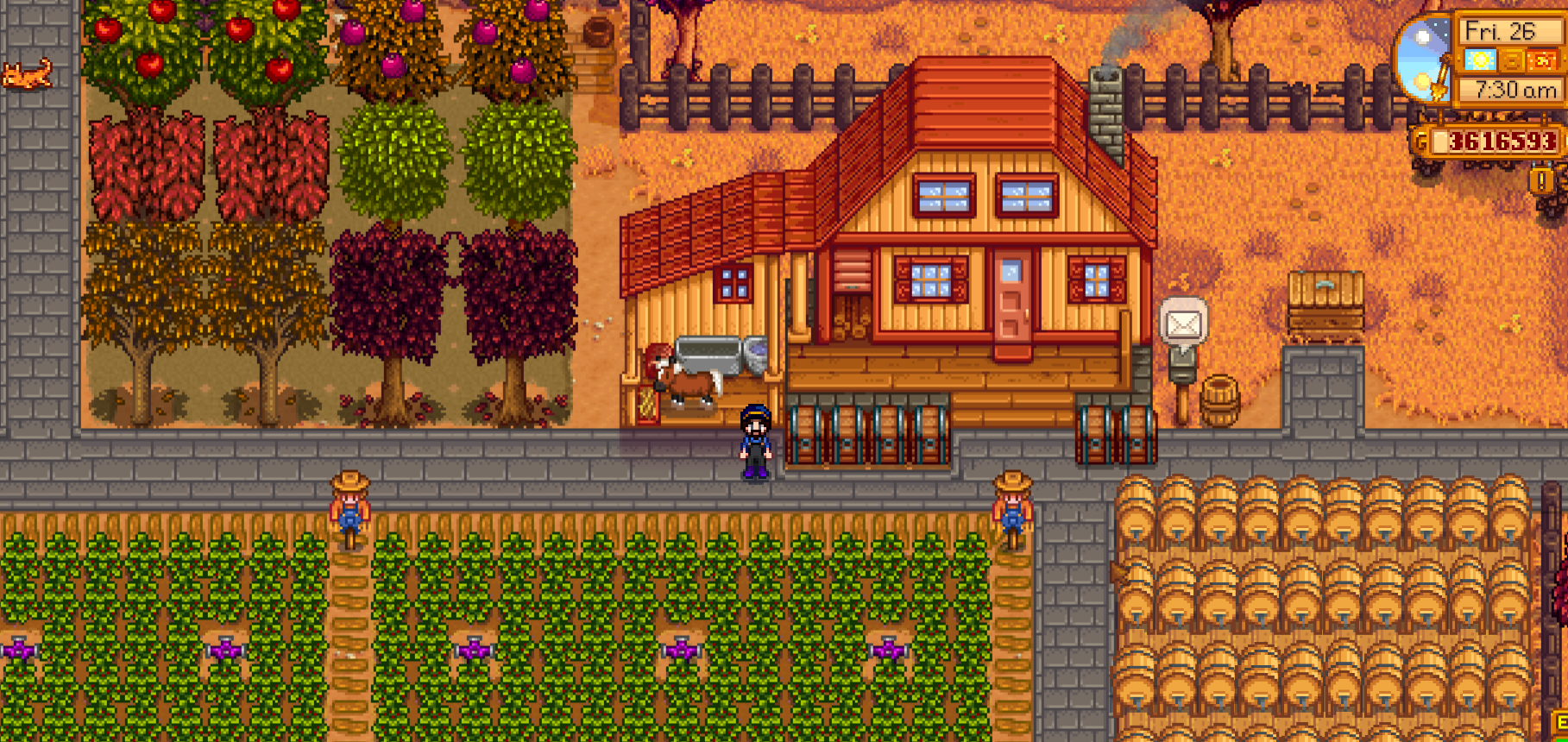Click the gold coin icon below the date

pos(1511,61)
